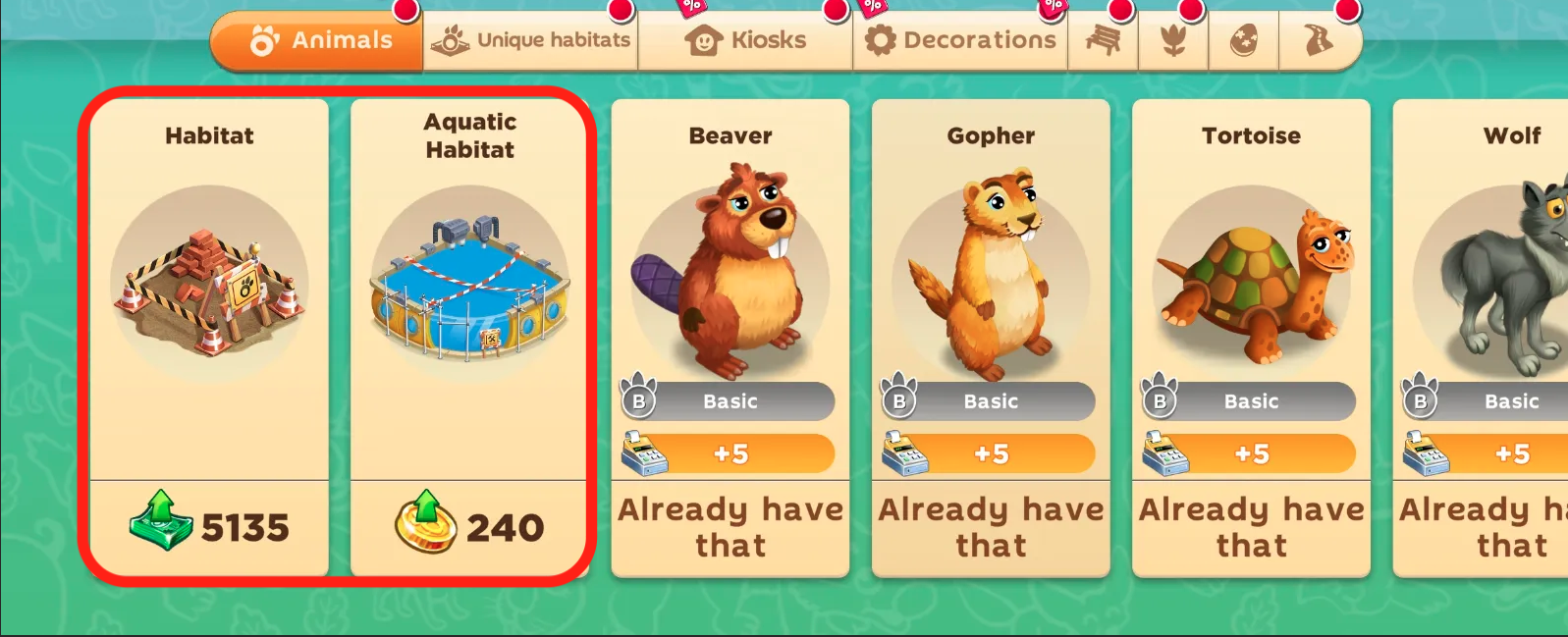Open the bench icon tab
Screen dimensions: 1568x637
coord(1103,41)
